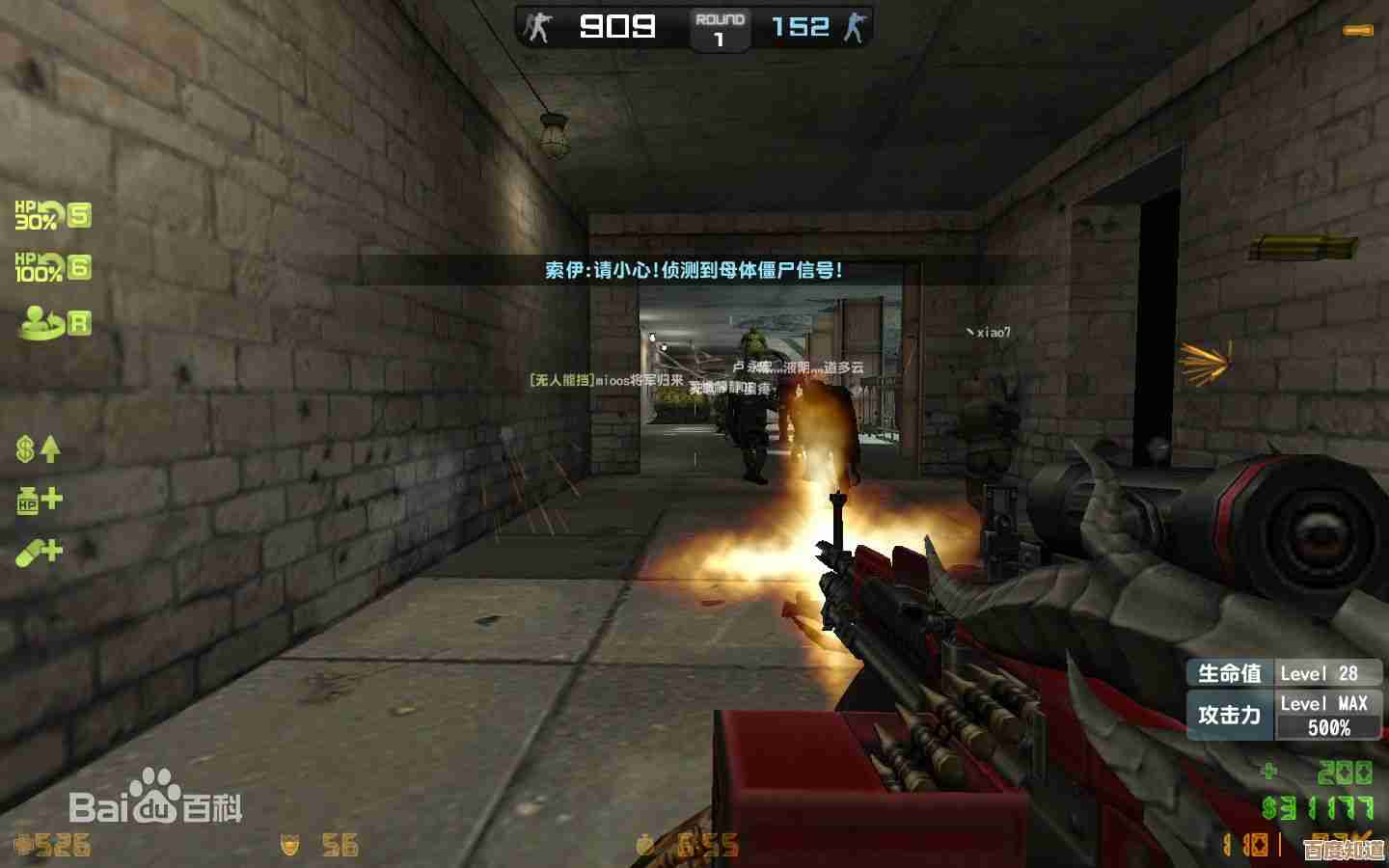Image resolution: width=1389 pixels, height=868 pixels.
Task: Choose the bullet plus ammo icon
Action: coord(39,552)
